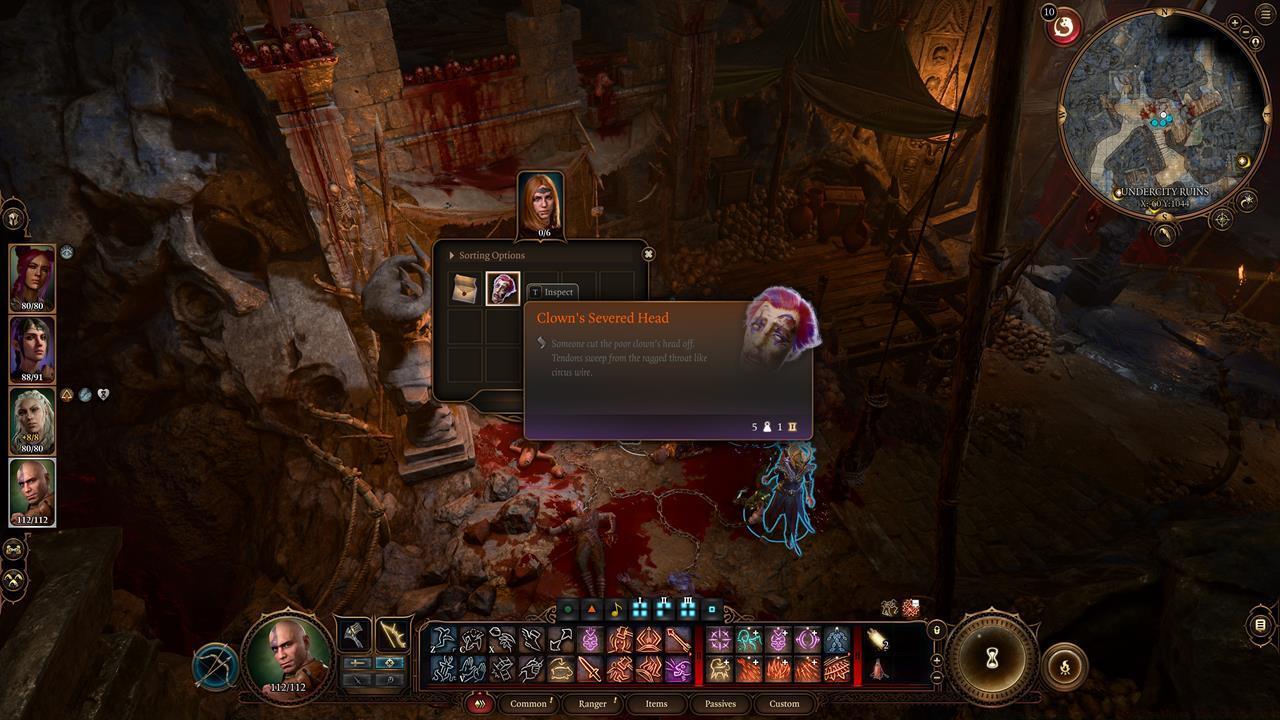The height and width of the screenshot is (720, 1280).
Task: Open the journal icon near the bottom right
Action: coord(1261,625)
